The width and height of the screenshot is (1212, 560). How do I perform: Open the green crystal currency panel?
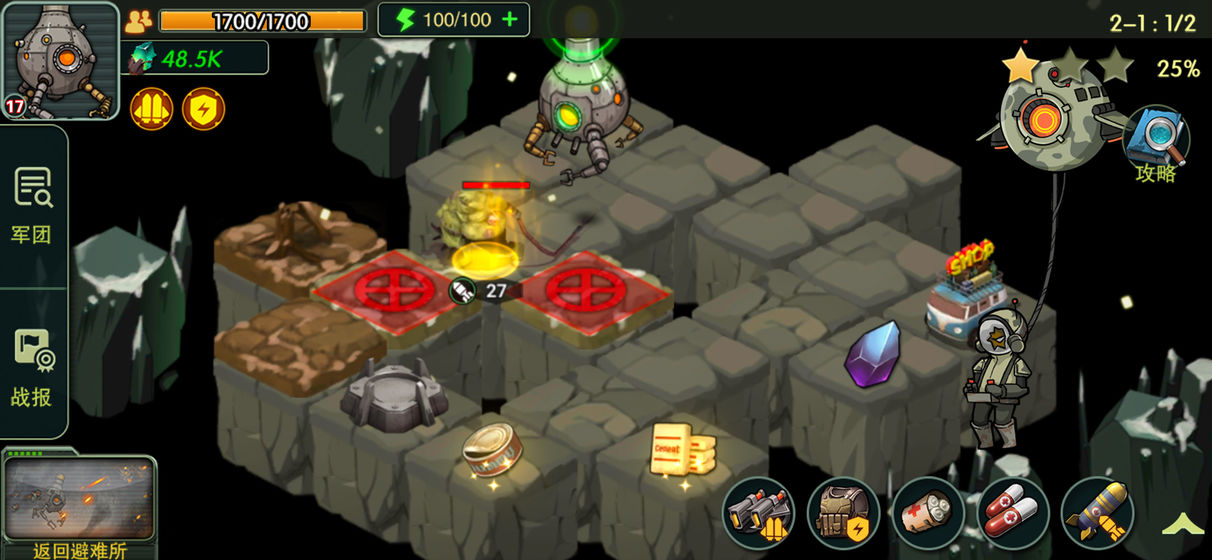pos(195,58)
